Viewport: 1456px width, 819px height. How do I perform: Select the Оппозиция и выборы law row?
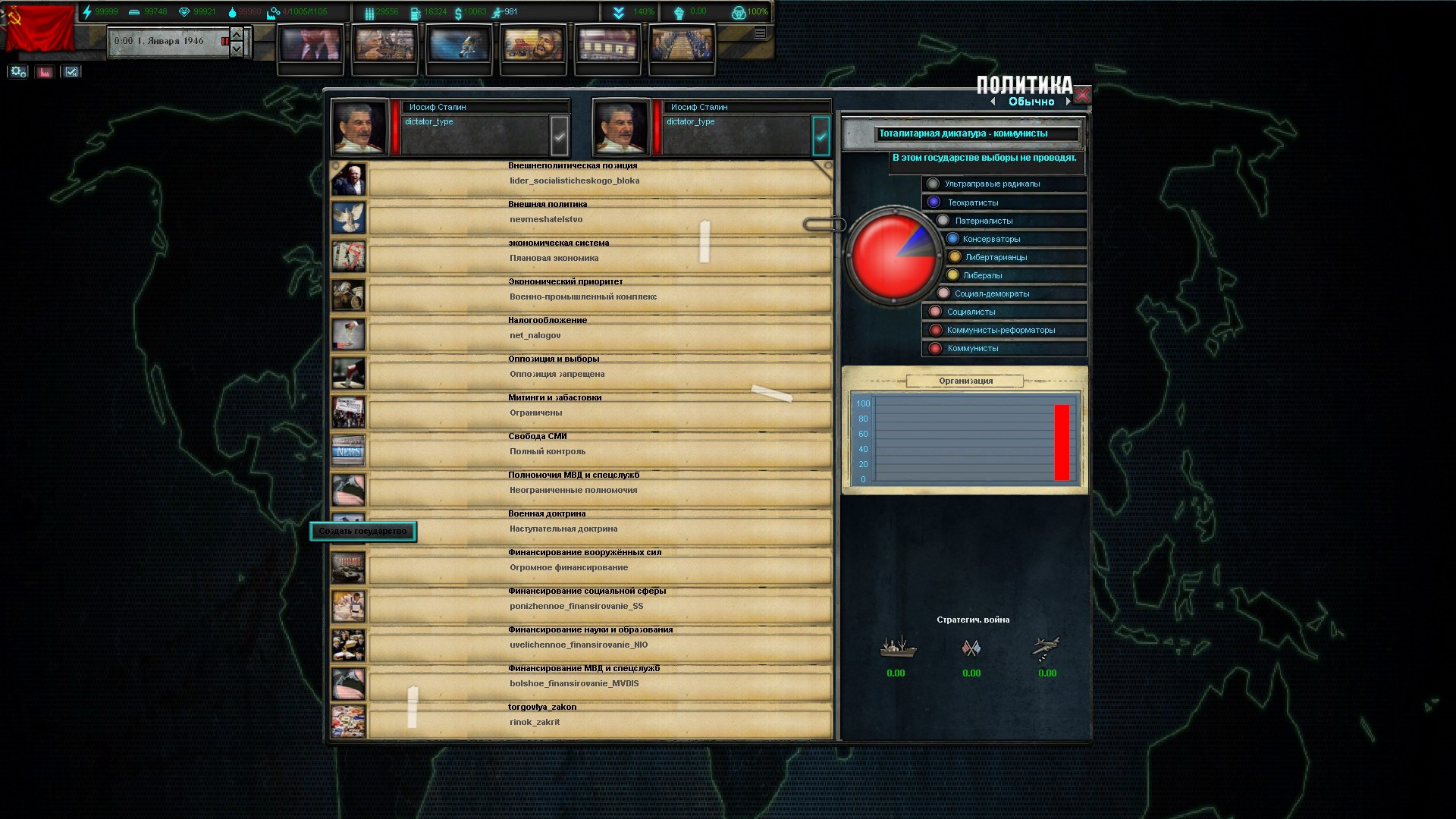[599, 374]
